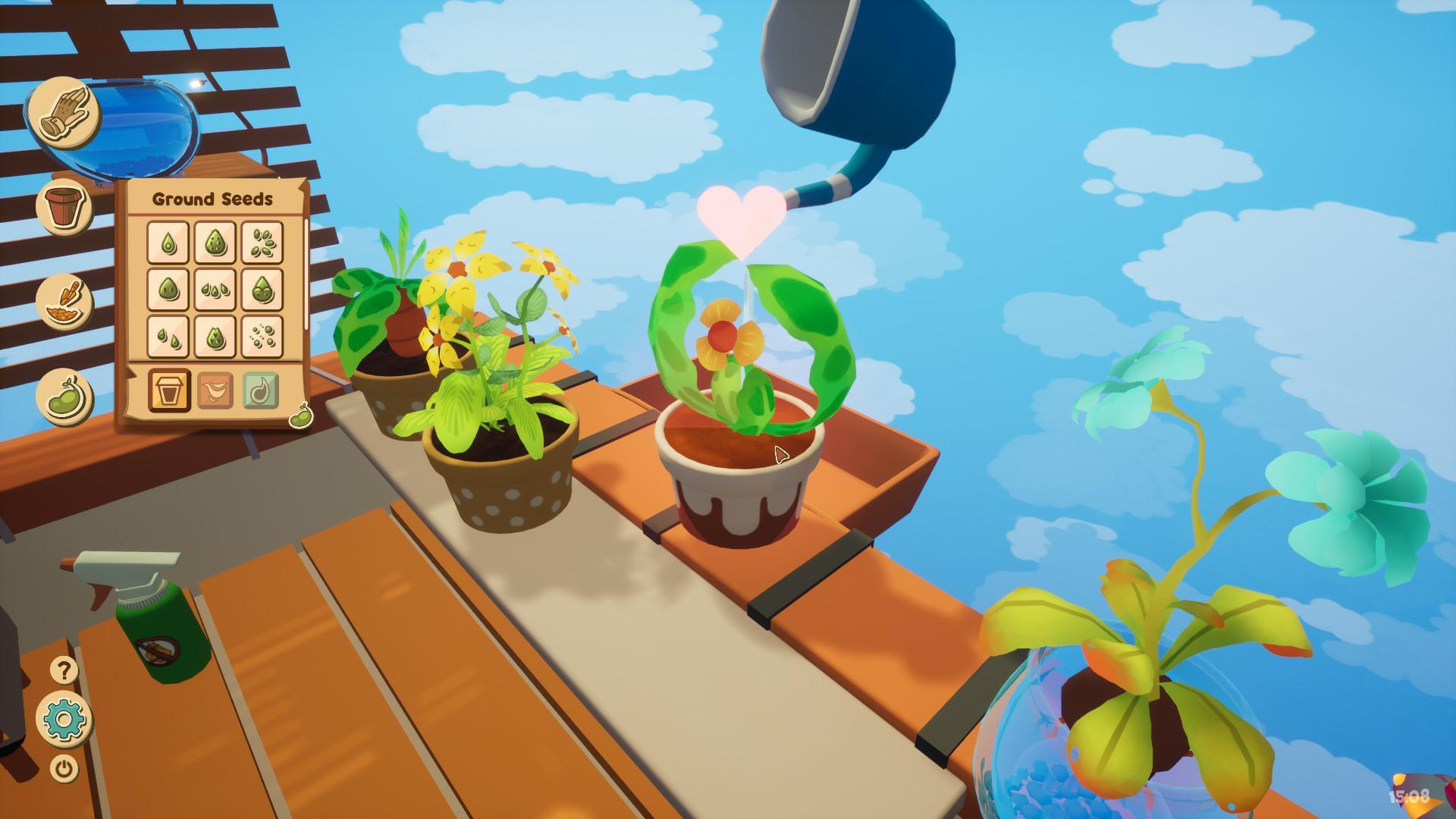Choose the tiny round seeds slot
The image size is (1456, 819).
[262, 337]
